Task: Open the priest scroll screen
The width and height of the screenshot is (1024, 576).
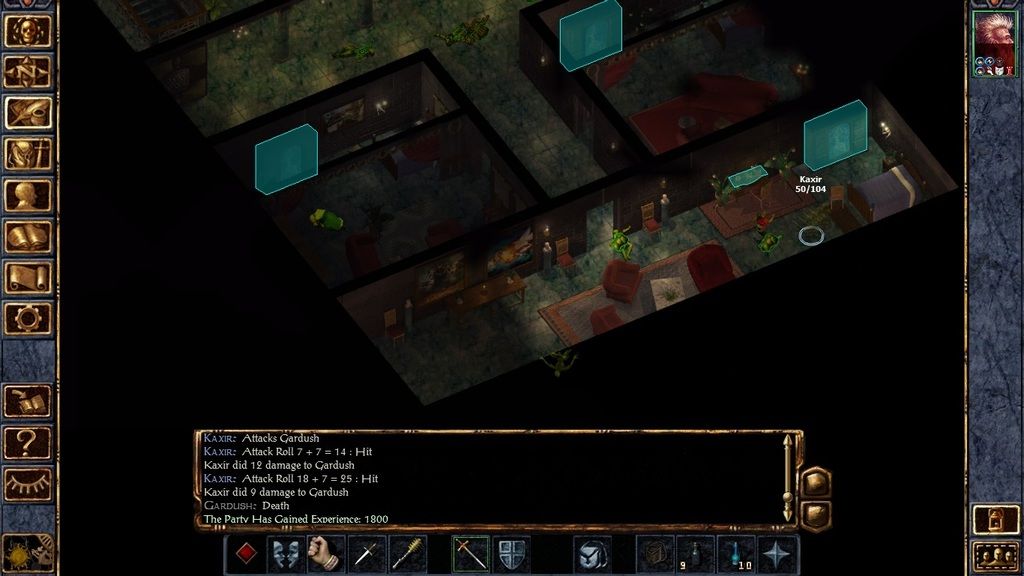Action: 28,277
